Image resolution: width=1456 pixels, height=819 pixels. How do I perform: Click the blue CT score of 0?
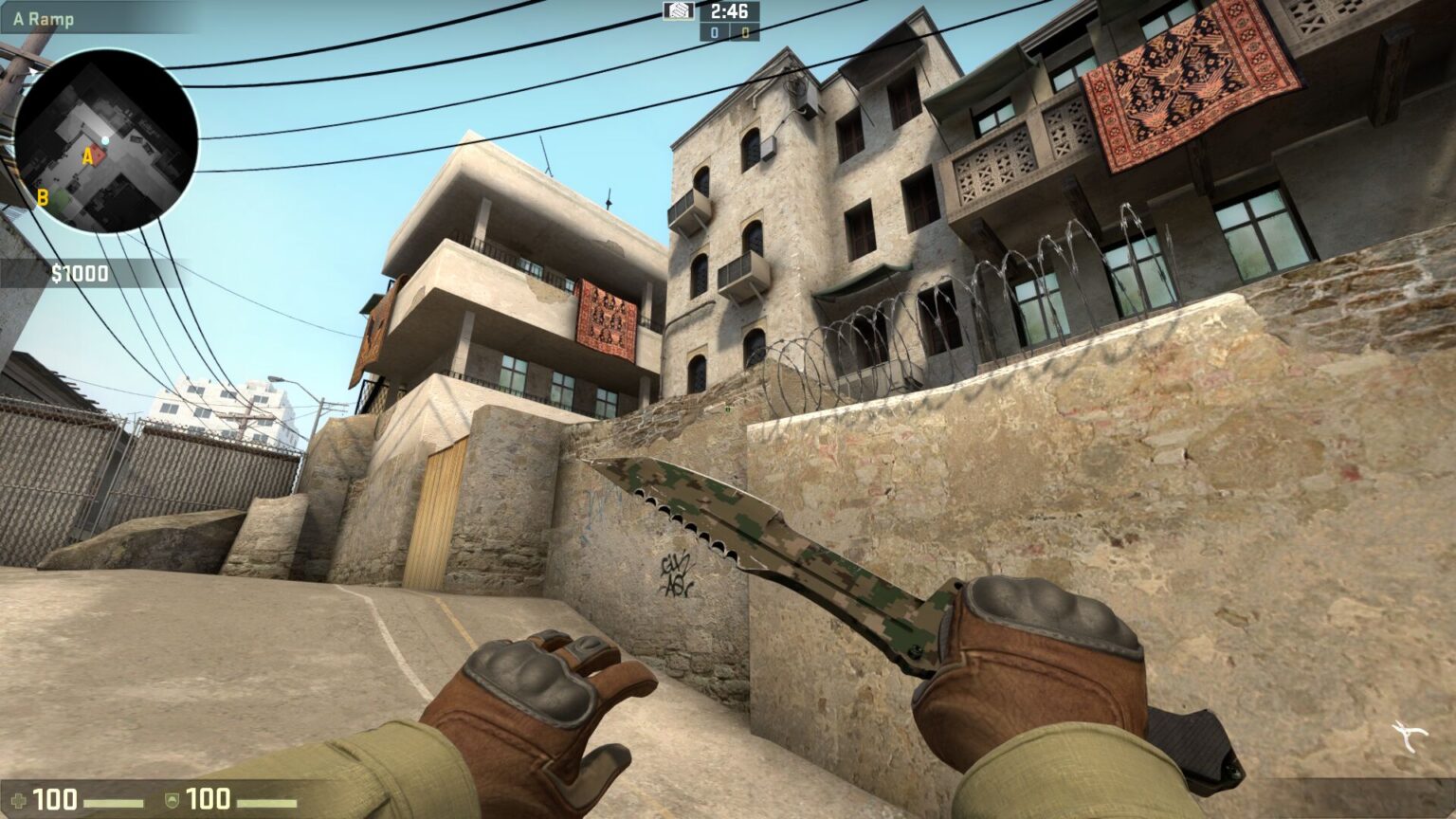[713, 33]
